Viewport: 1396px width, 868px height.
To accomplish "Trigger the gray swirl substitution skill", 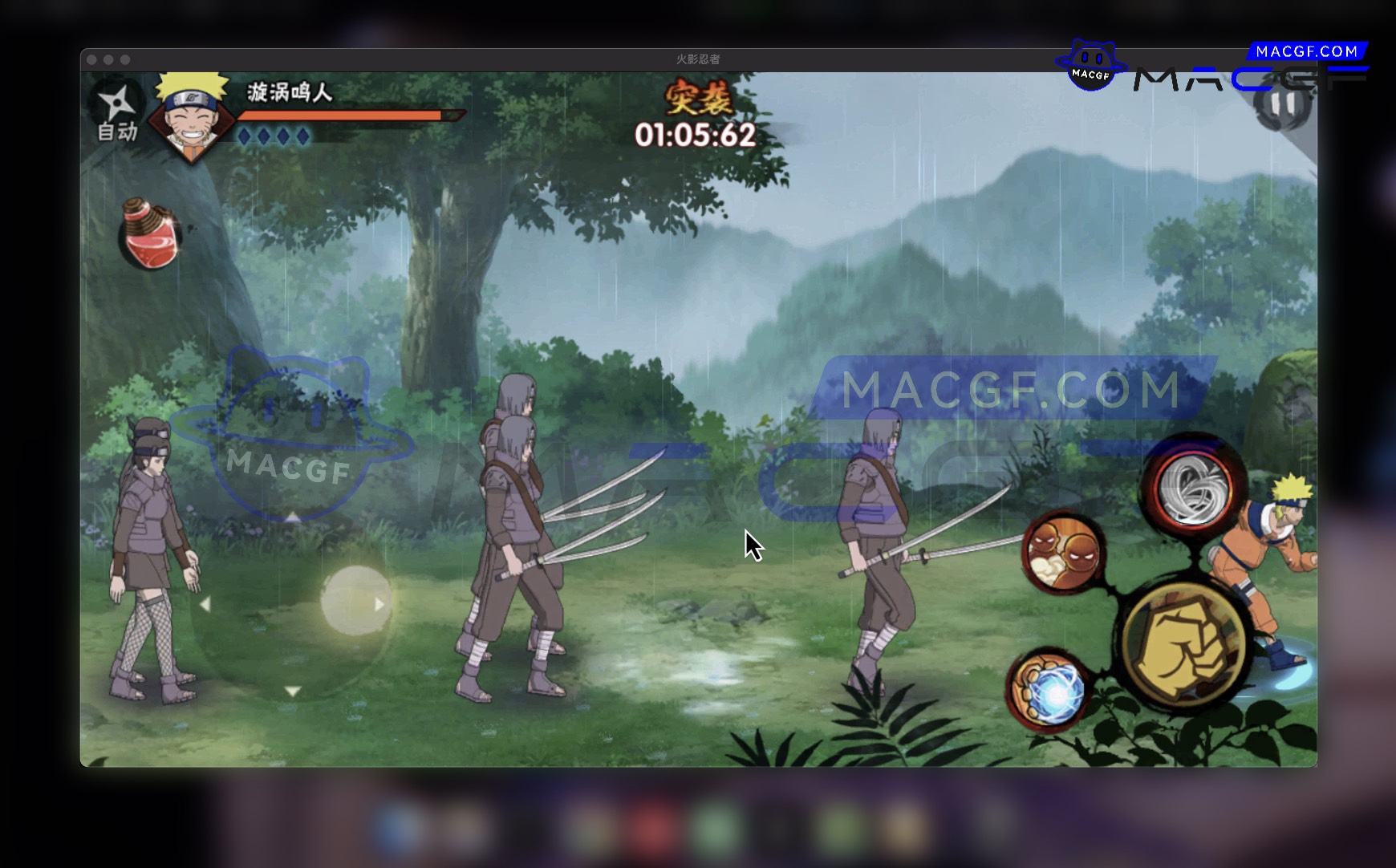I will point(1193,484).
